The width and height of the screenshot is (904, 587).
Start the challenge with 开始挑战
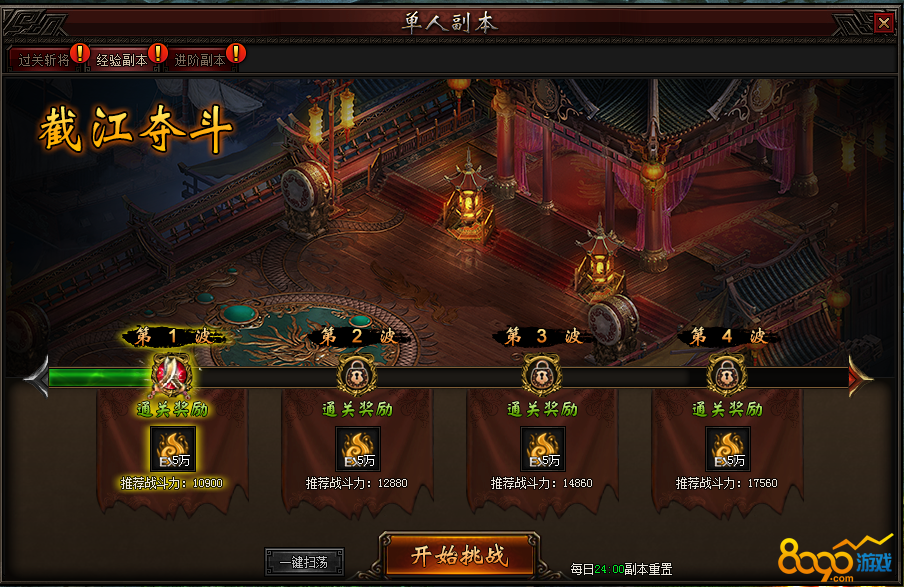pos(459,556)
